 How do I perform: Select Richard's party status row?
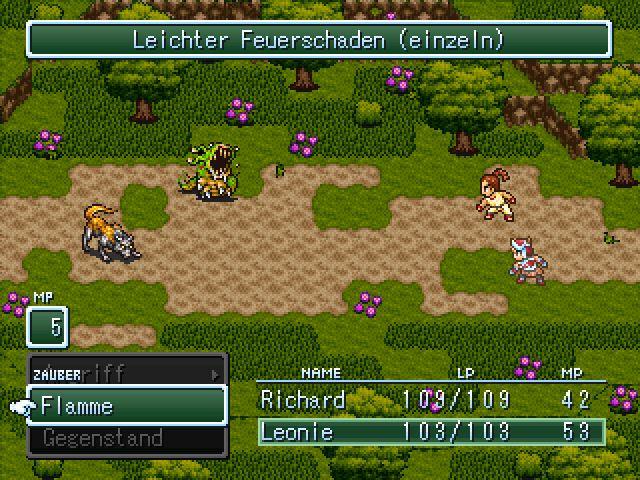[431, 400]
